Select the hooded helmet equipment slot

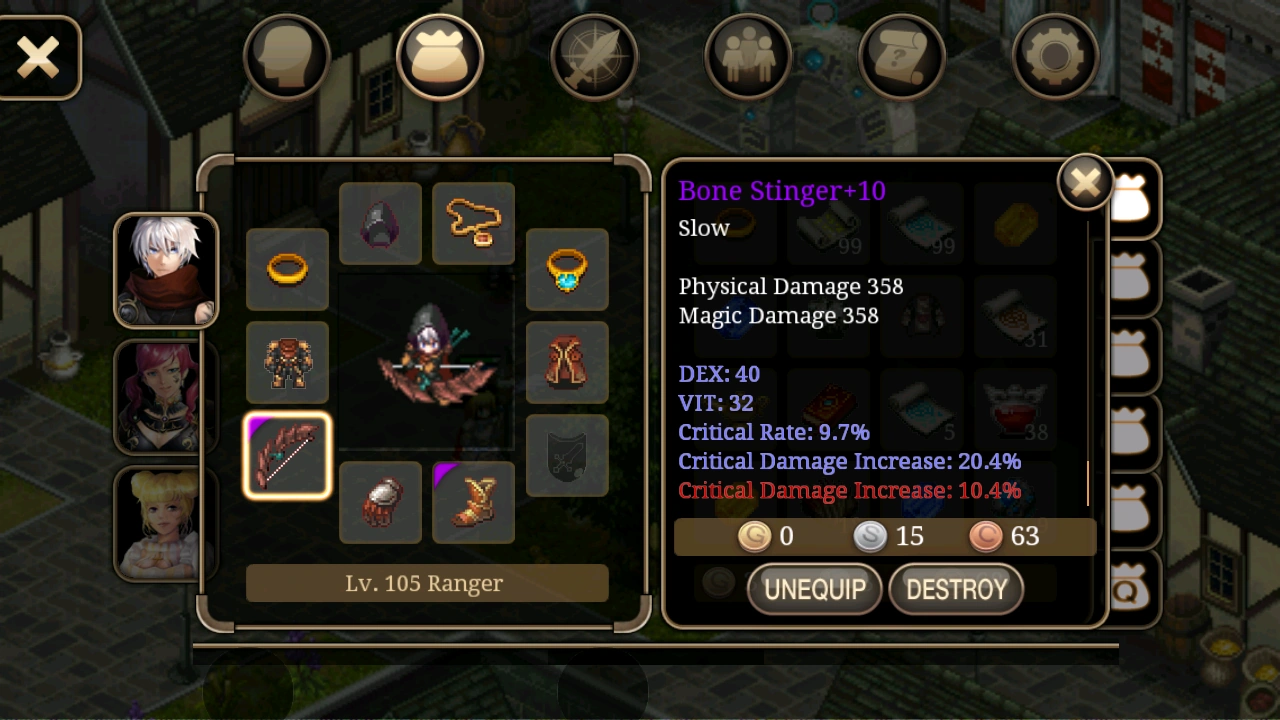point(380,222)
